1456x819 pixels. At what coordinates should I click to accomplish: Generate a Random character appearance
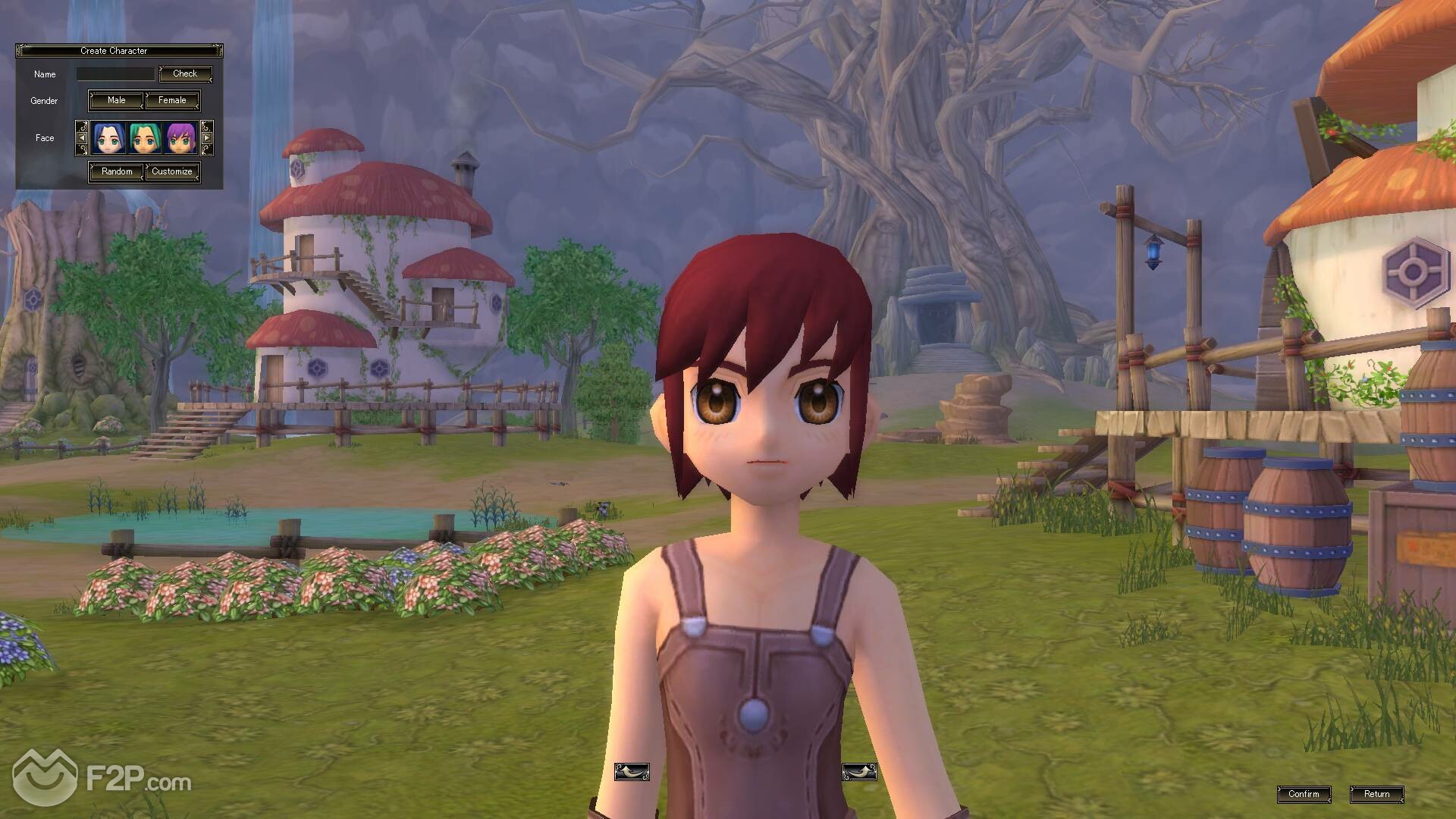(x=117, y=171)
